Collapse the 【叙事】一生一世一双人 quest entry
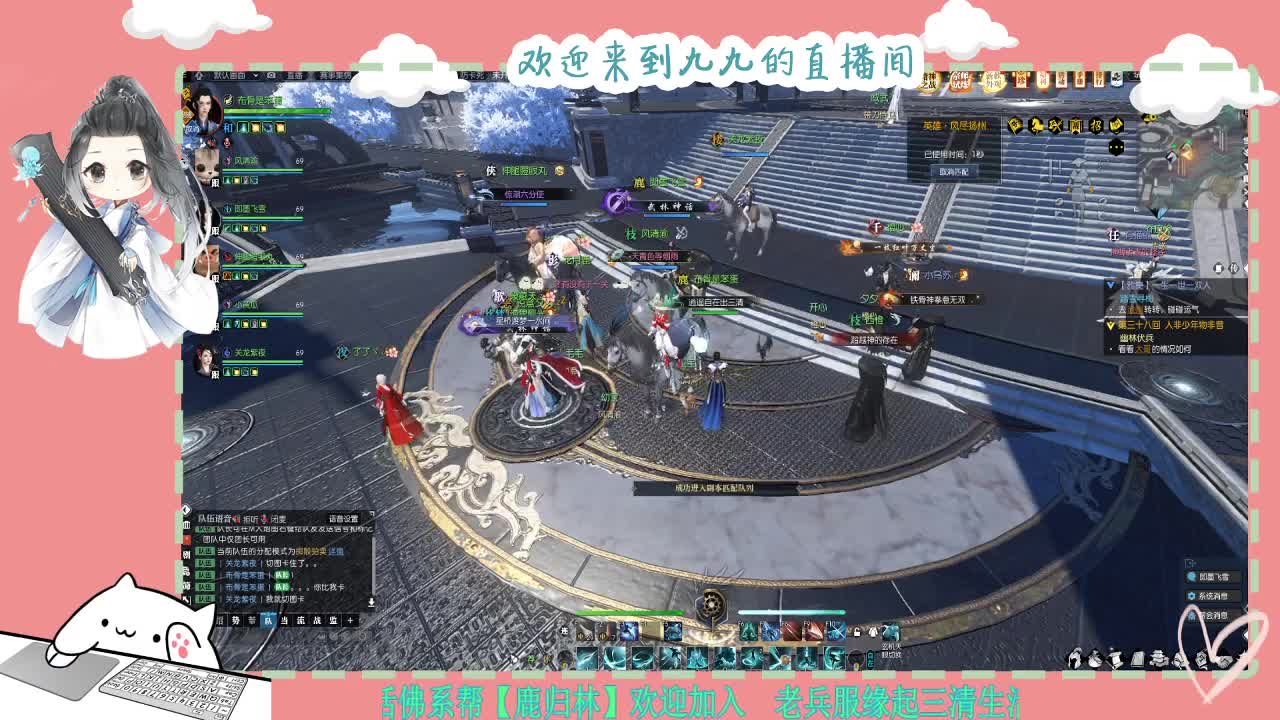The width and height of the screenshot is (1280, 720). coord(1111,285)
